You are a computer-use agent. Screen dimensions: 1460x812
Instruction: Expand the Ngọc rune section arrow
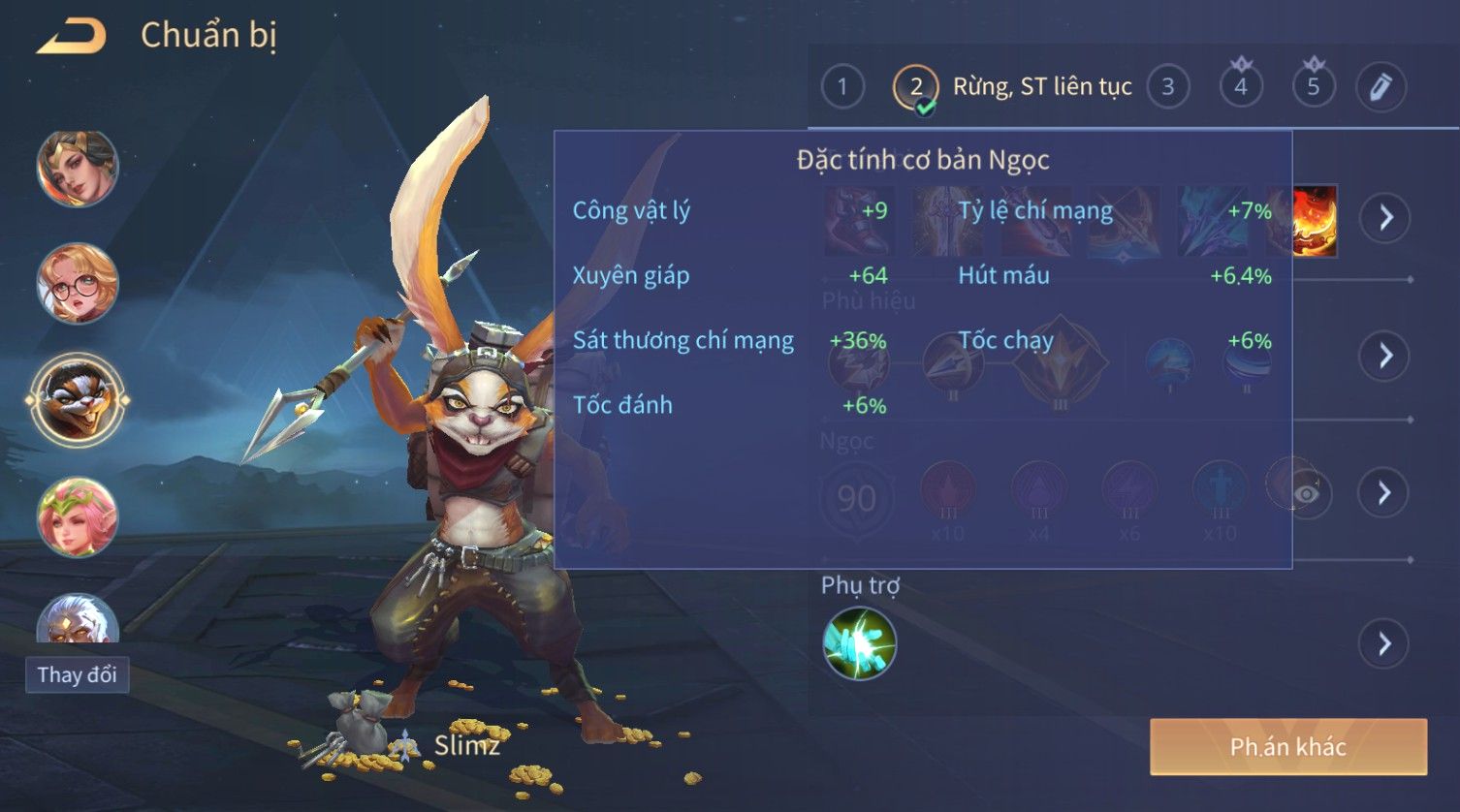1384,493
